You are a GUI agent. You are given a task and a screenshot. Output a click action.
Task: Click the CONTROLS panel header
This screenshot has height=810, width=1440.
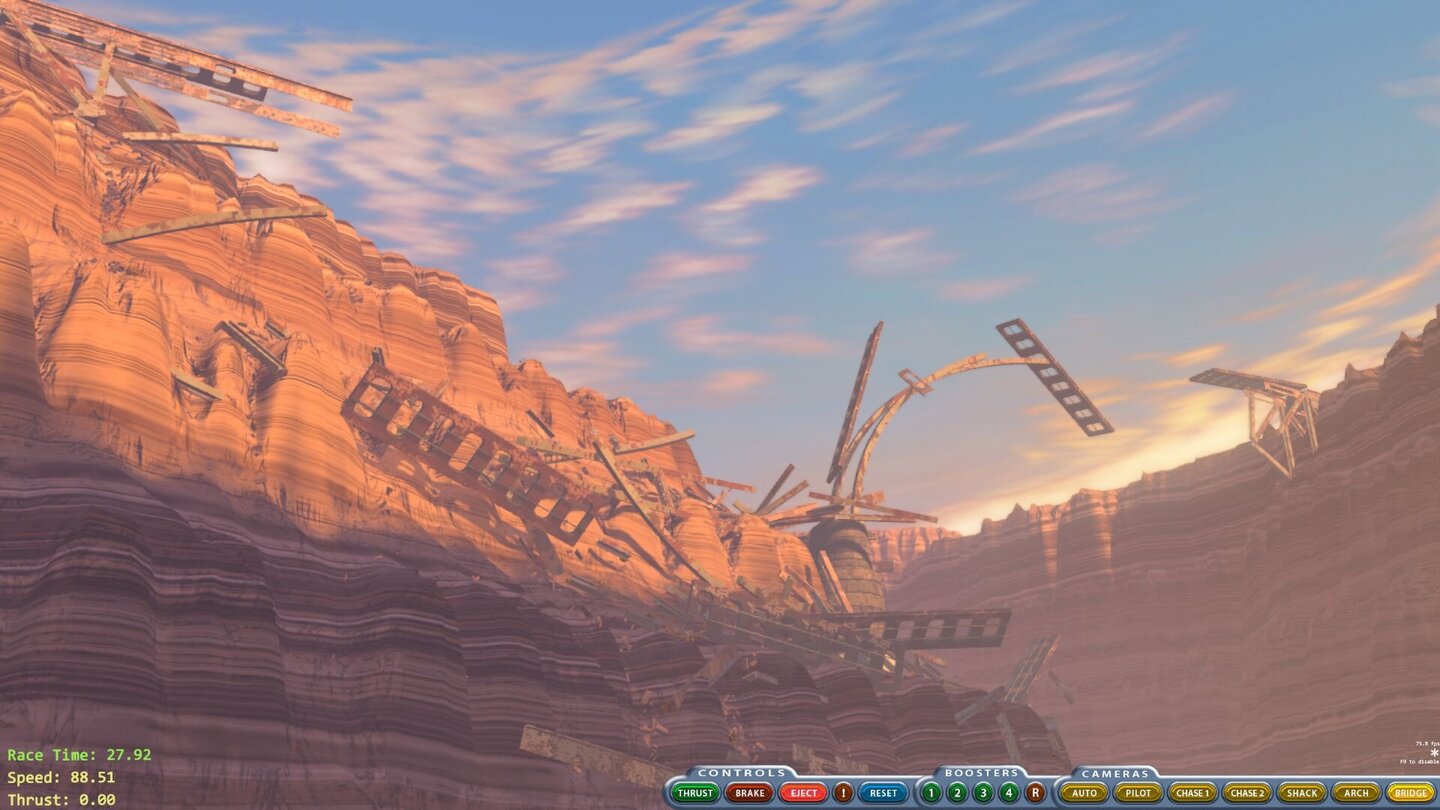(x=739, y=772)
